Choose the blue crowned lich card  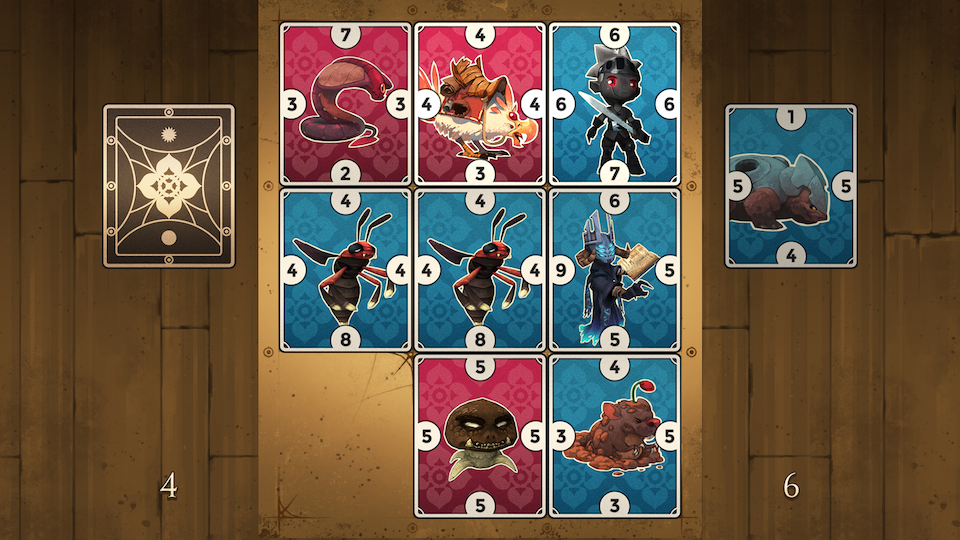614,270
